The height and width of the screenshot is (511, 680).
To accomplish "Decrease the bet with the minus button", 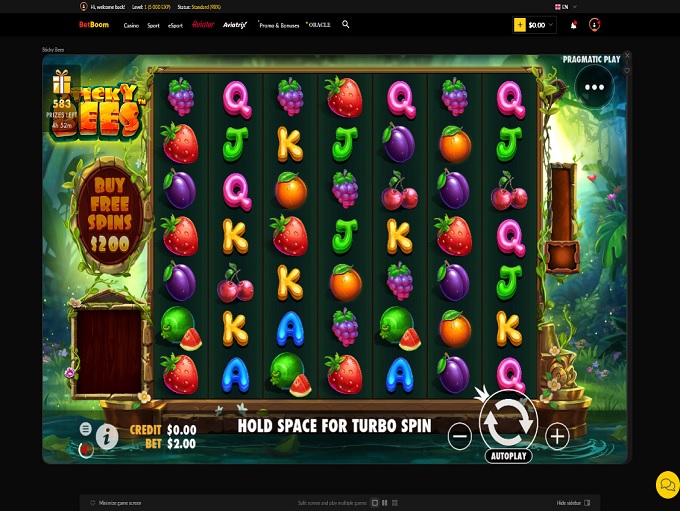I will (x=459, y=435).
